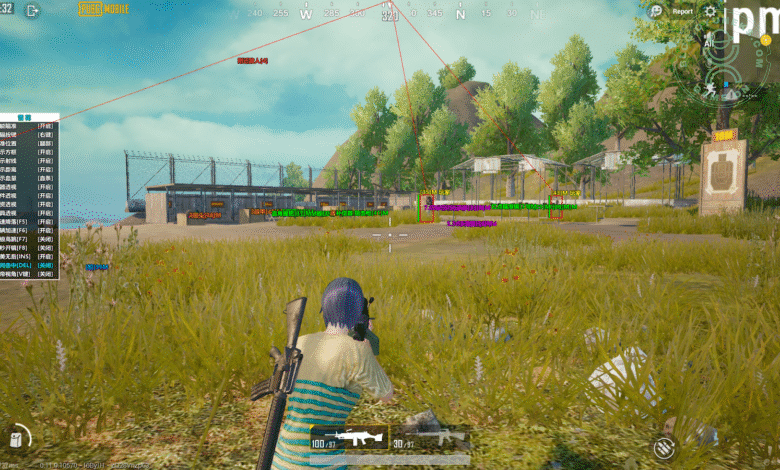Click the Report button
This screenshot has height=470, width=780.
click(x=682, y=11)
